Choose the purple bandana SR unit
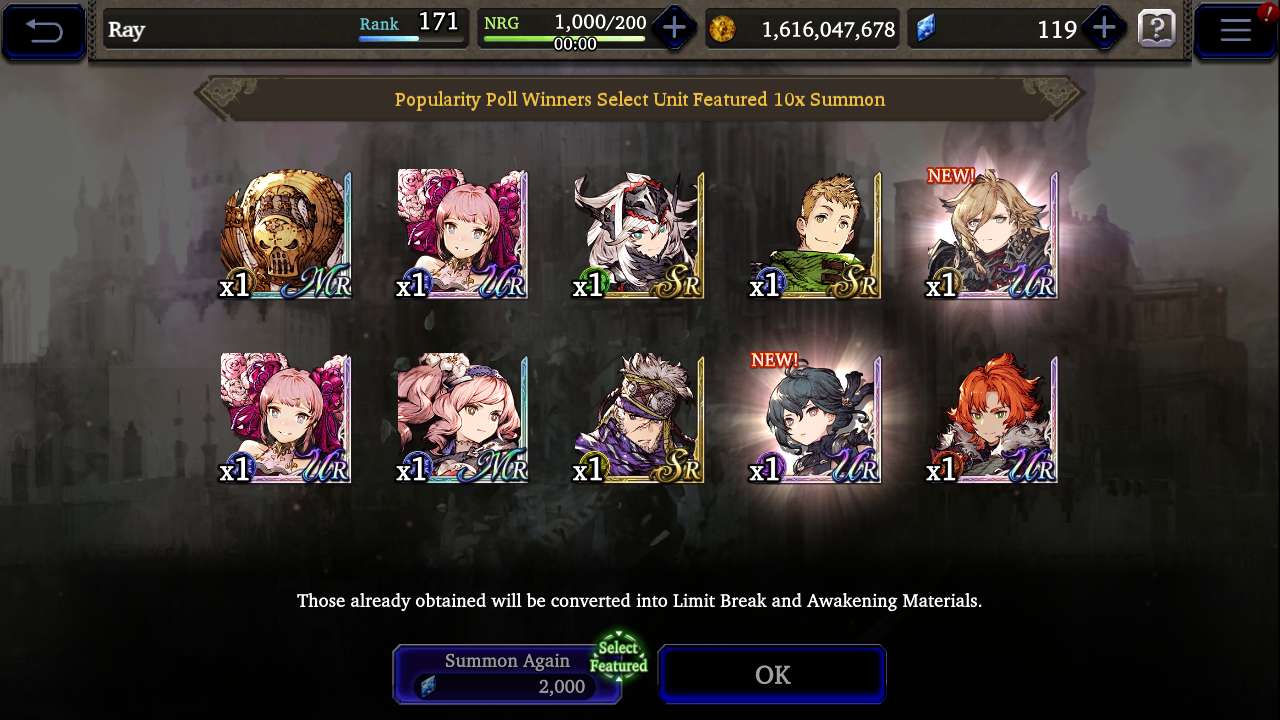 coord(639,418)
